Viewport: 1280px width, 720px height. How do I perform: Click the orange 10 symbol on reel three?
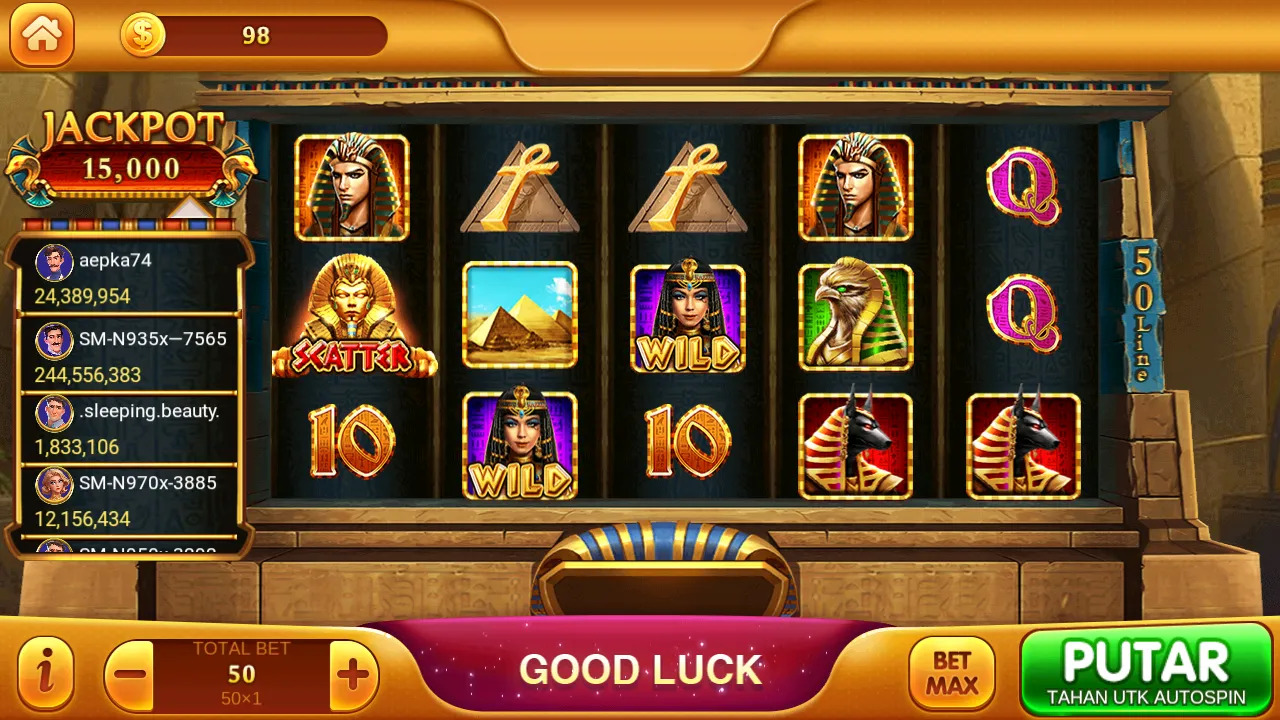pos(687,443)
